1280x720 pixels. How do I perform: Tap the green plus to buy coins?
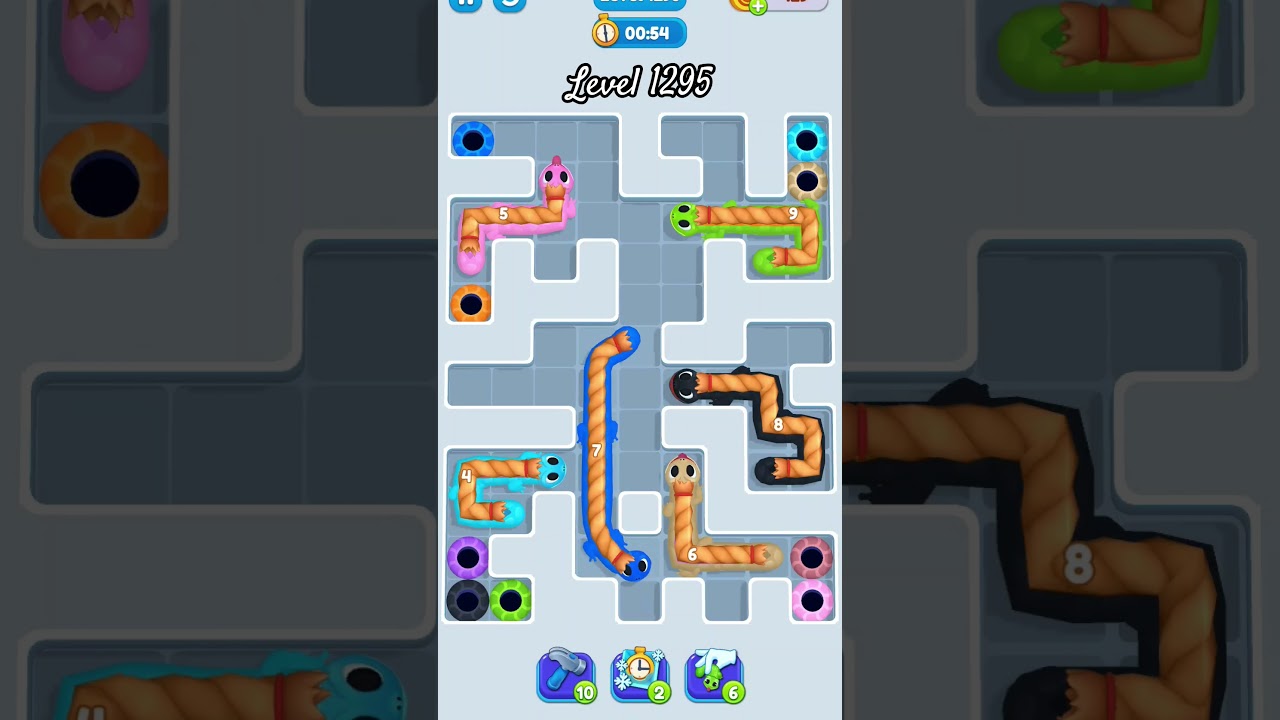click(758, 5)
